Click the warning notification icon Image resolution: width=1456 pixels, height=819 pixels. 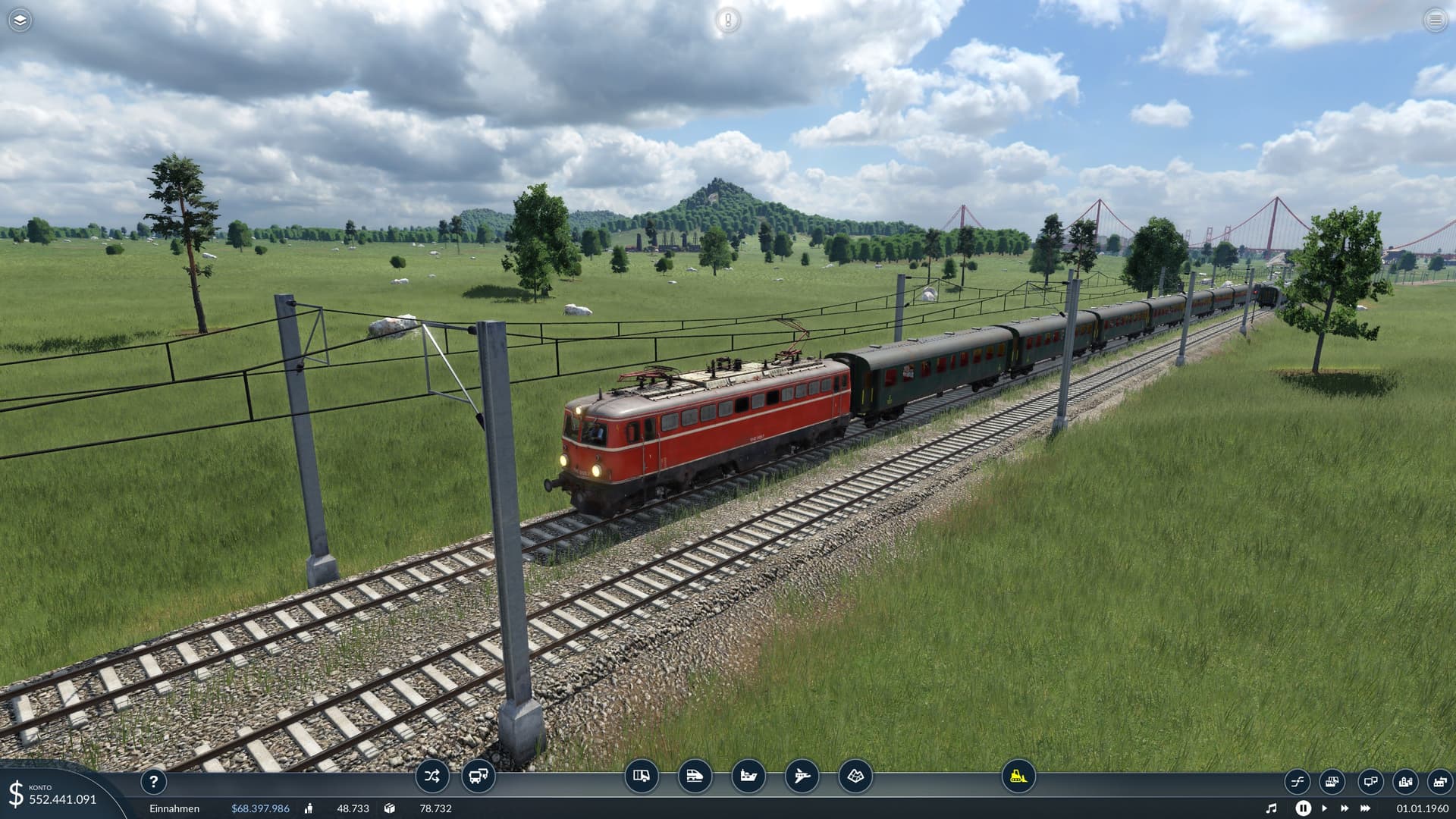click(x=728, y=20)
